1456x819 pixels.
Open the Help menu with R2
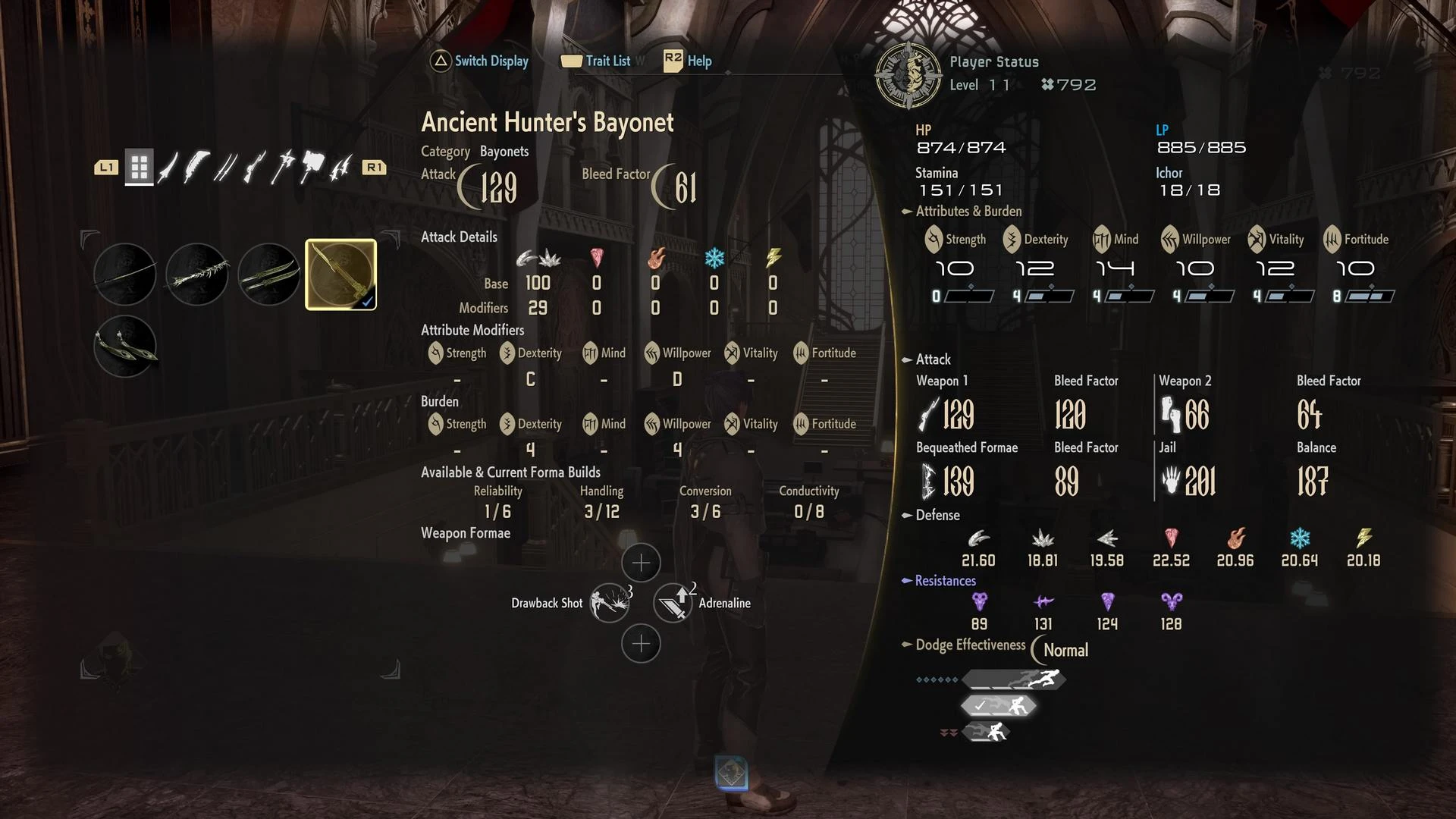686,60
